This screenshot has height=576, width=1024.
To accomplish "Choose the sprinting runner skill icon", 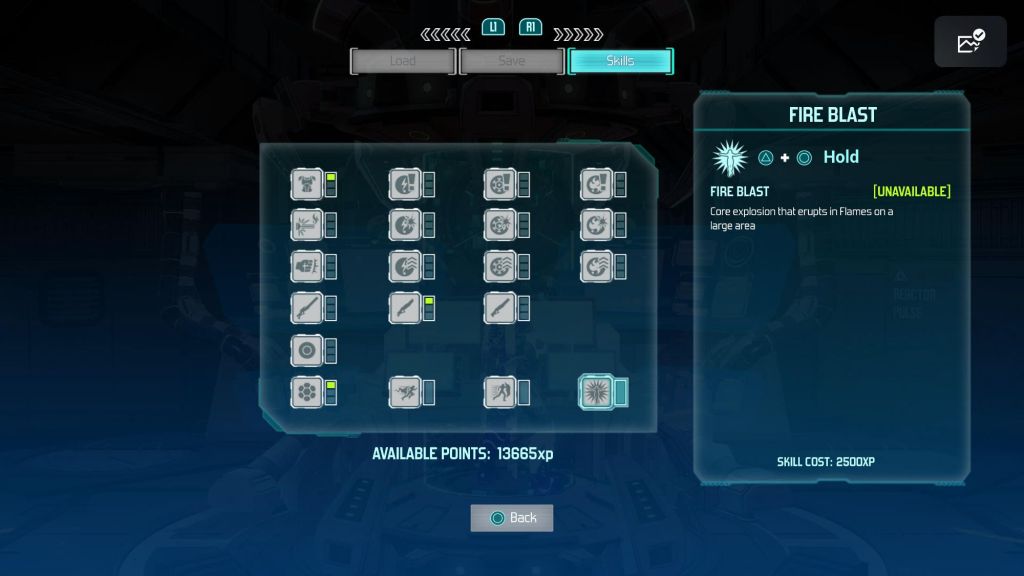I will 404,392.
